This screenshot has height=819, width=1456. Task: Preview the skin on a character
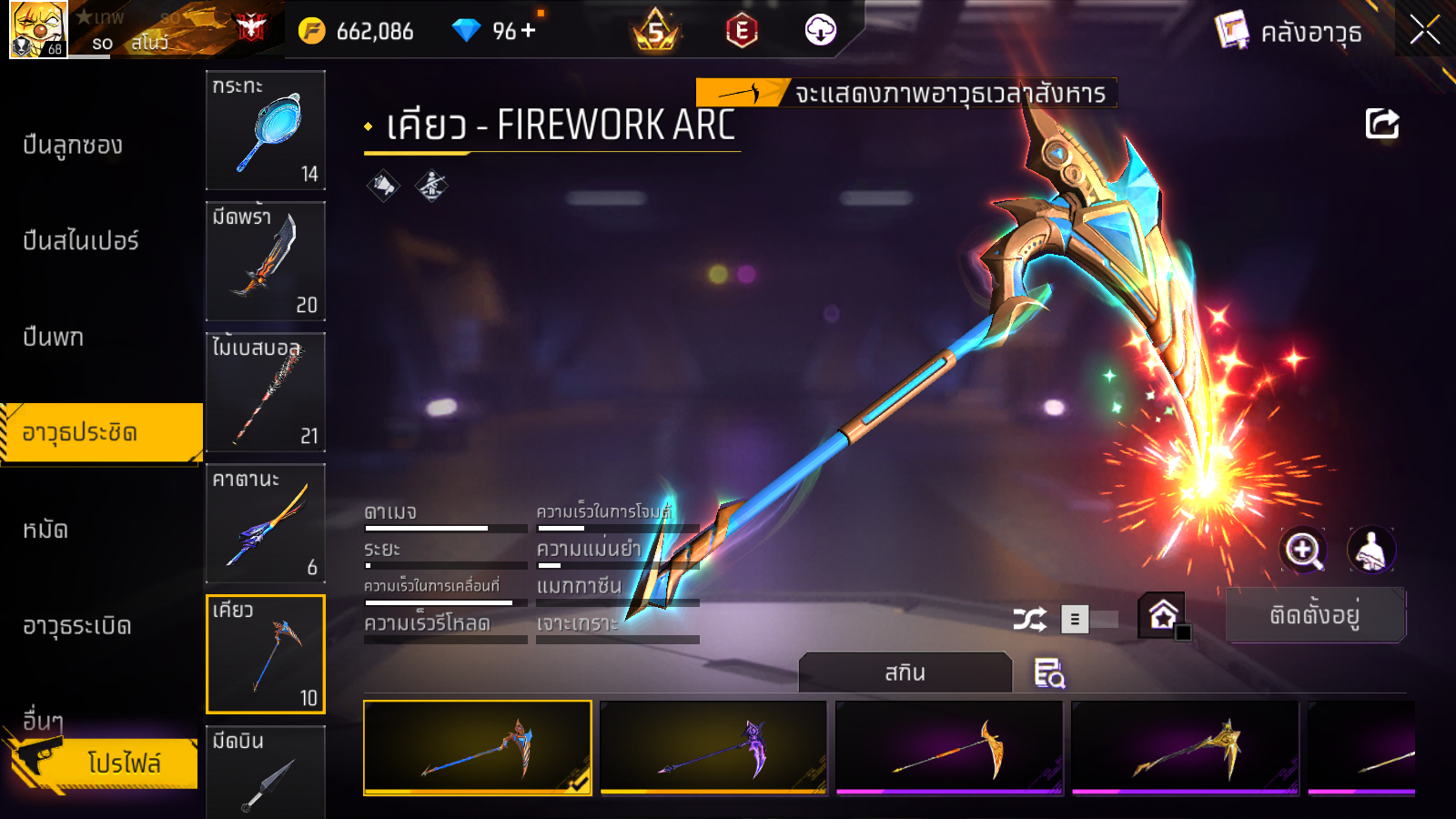point(1370,550)
